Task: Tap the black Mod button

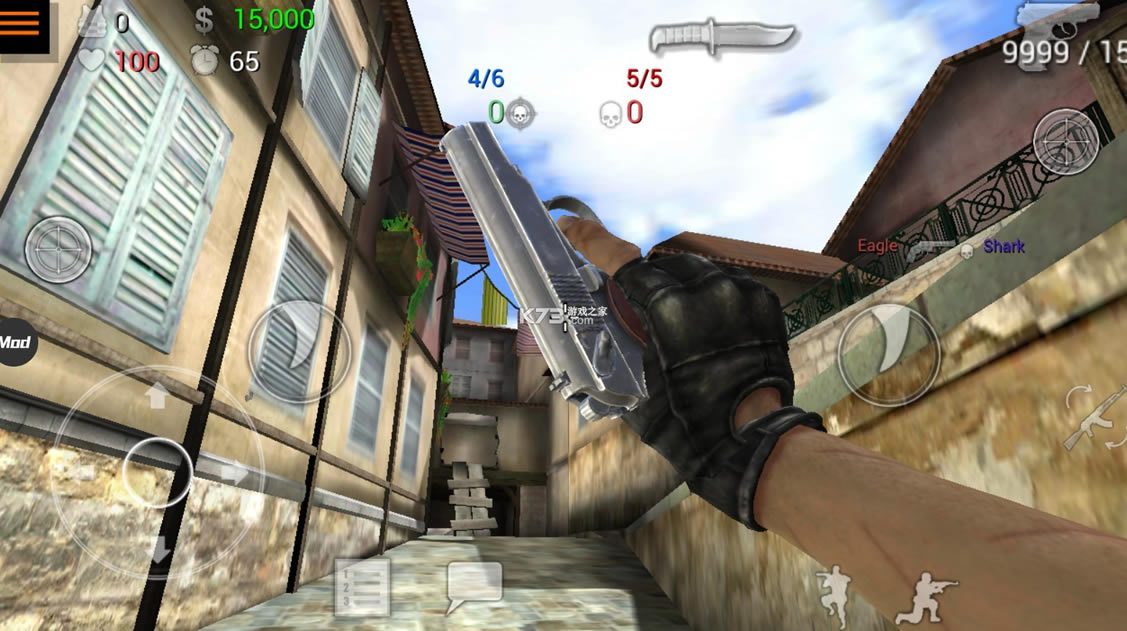Action: click(x=15, y=343)
